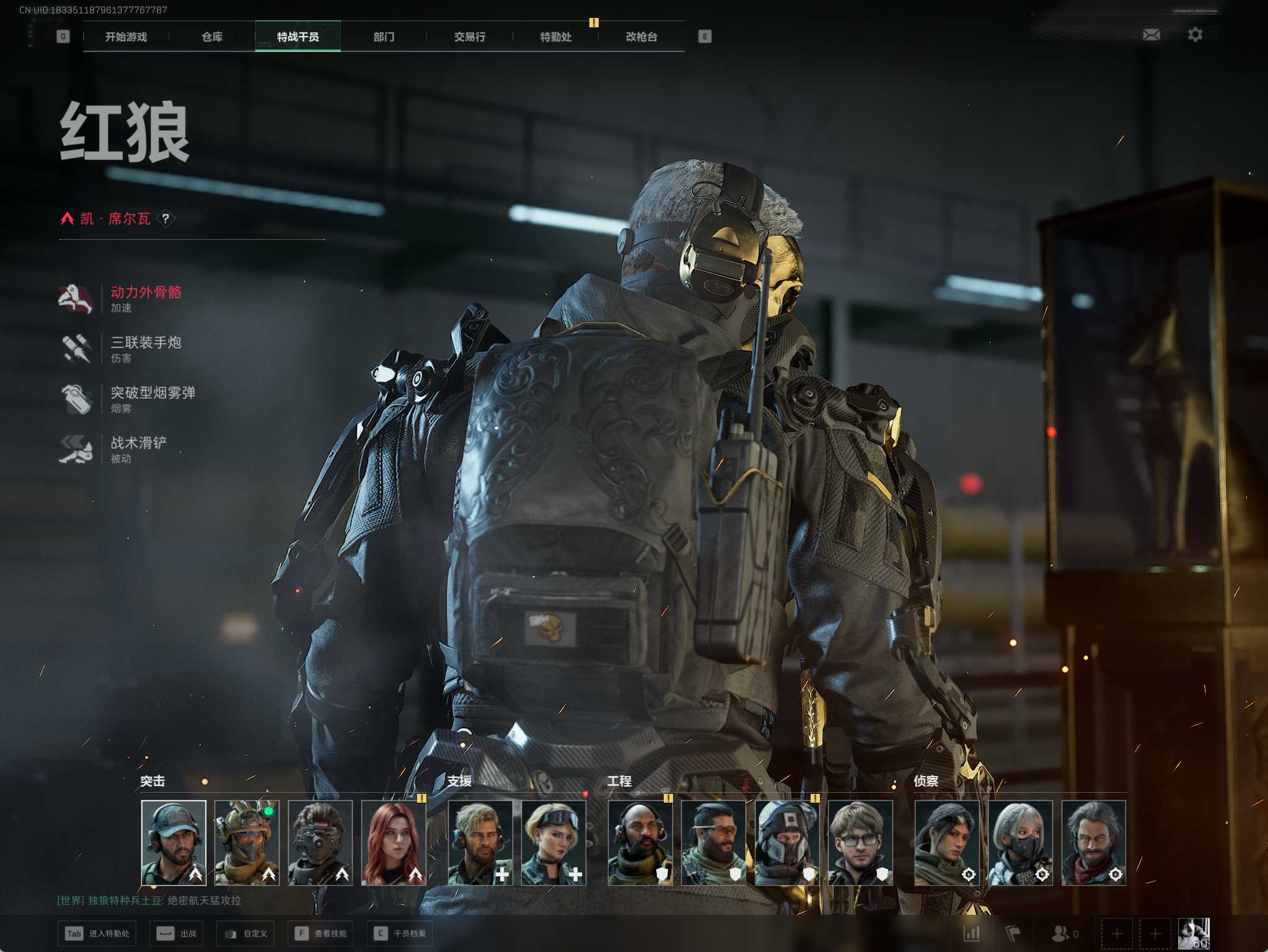Pick the blonde goggles support operator
This screenshot has width=1268, height=952.
point(553,842)
